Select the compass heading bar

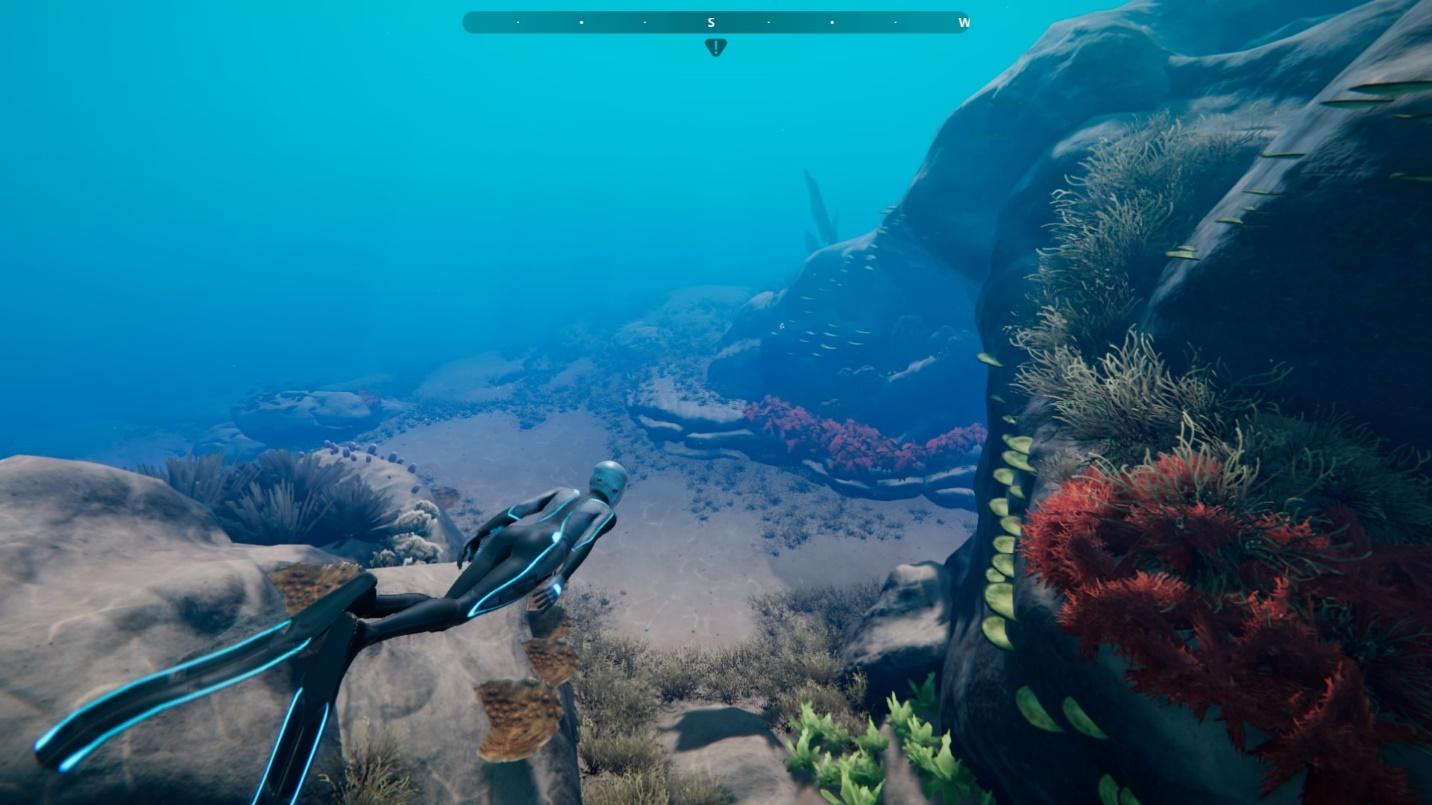pyautogui.click(x=715, y=22)
